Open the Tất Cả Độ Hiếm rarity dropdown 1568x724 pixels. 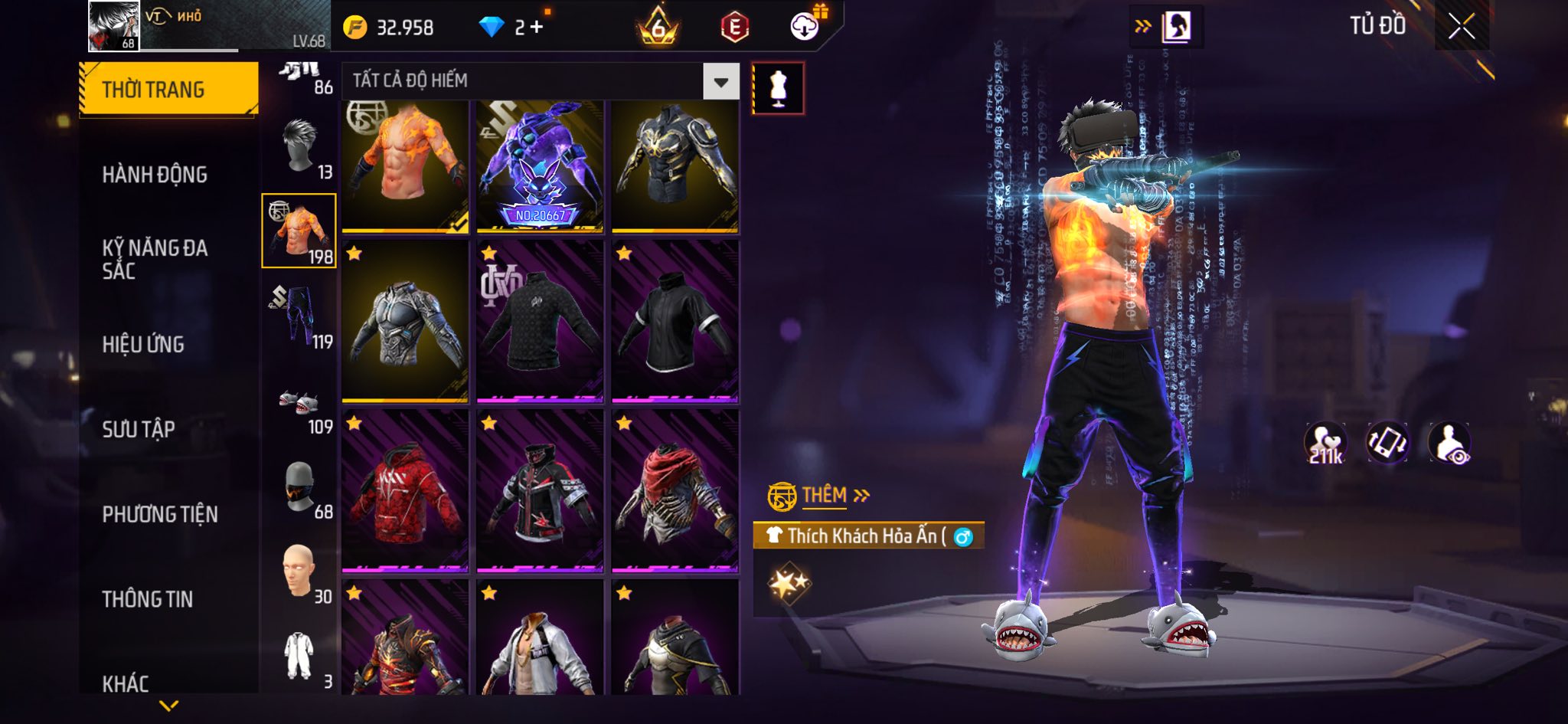[720, 82]
